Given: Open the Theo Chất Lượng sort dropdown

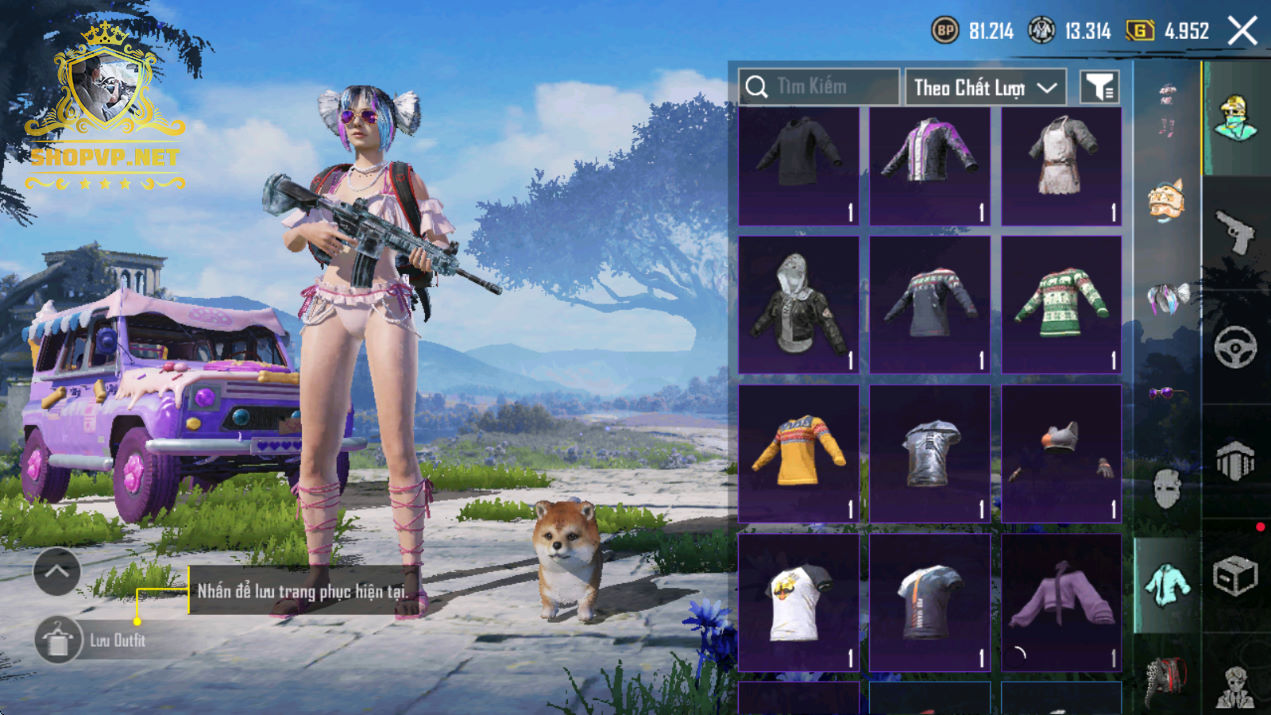Looking at the screenshot, I should pos(985,88).
